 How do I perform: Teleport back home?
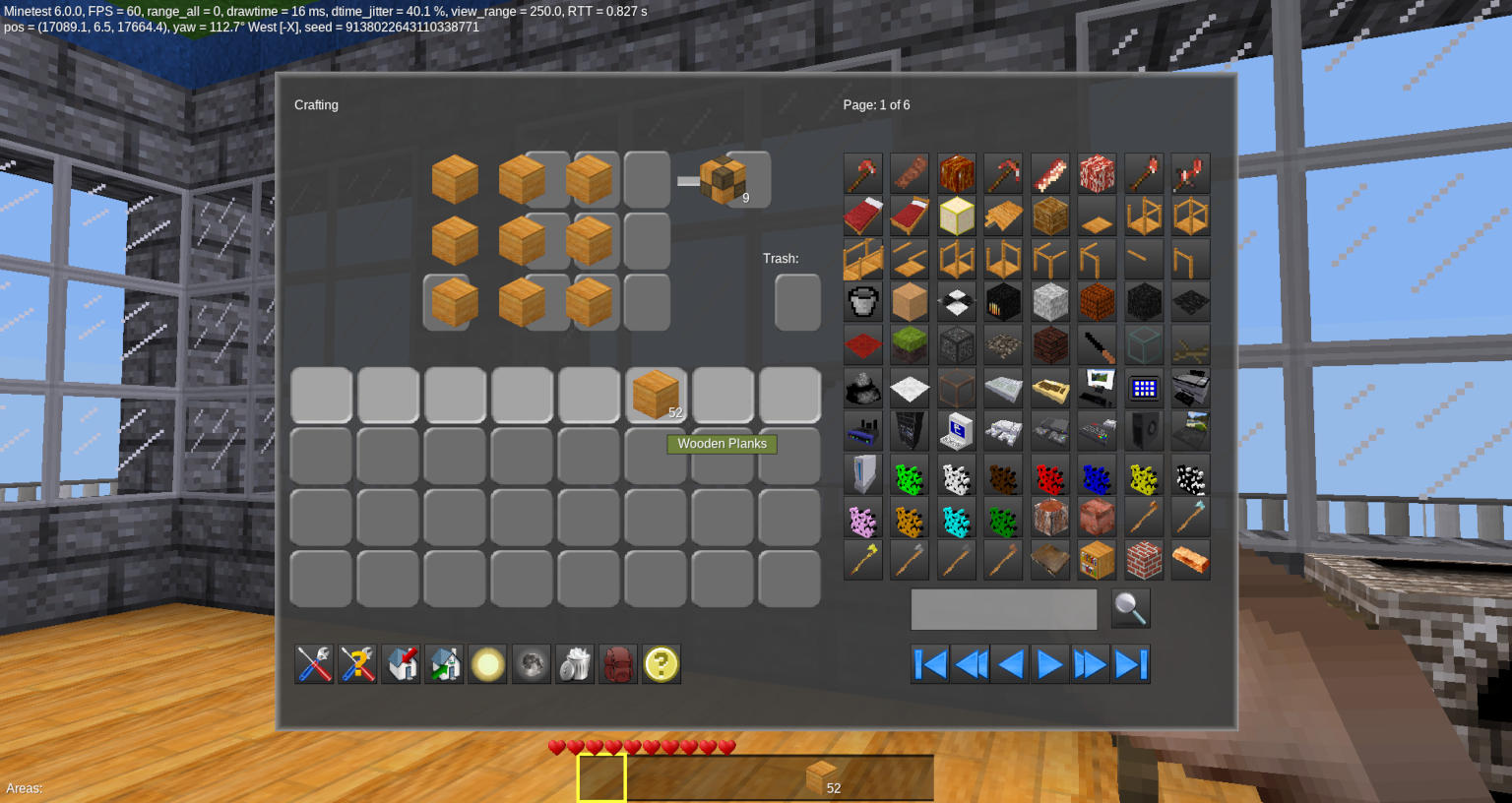[444, 664]
